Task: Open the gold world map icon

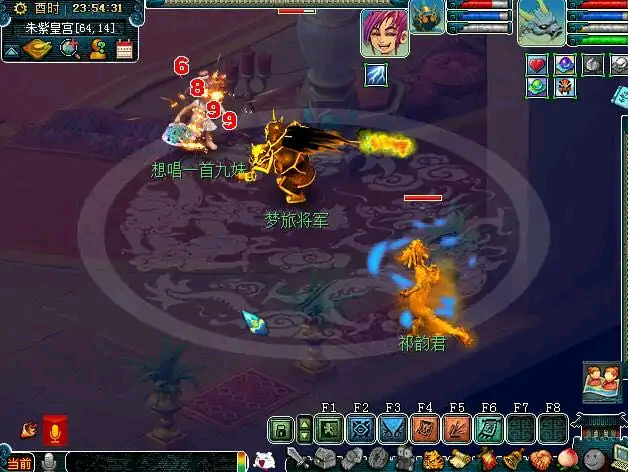Action: [x=40, y=48]
